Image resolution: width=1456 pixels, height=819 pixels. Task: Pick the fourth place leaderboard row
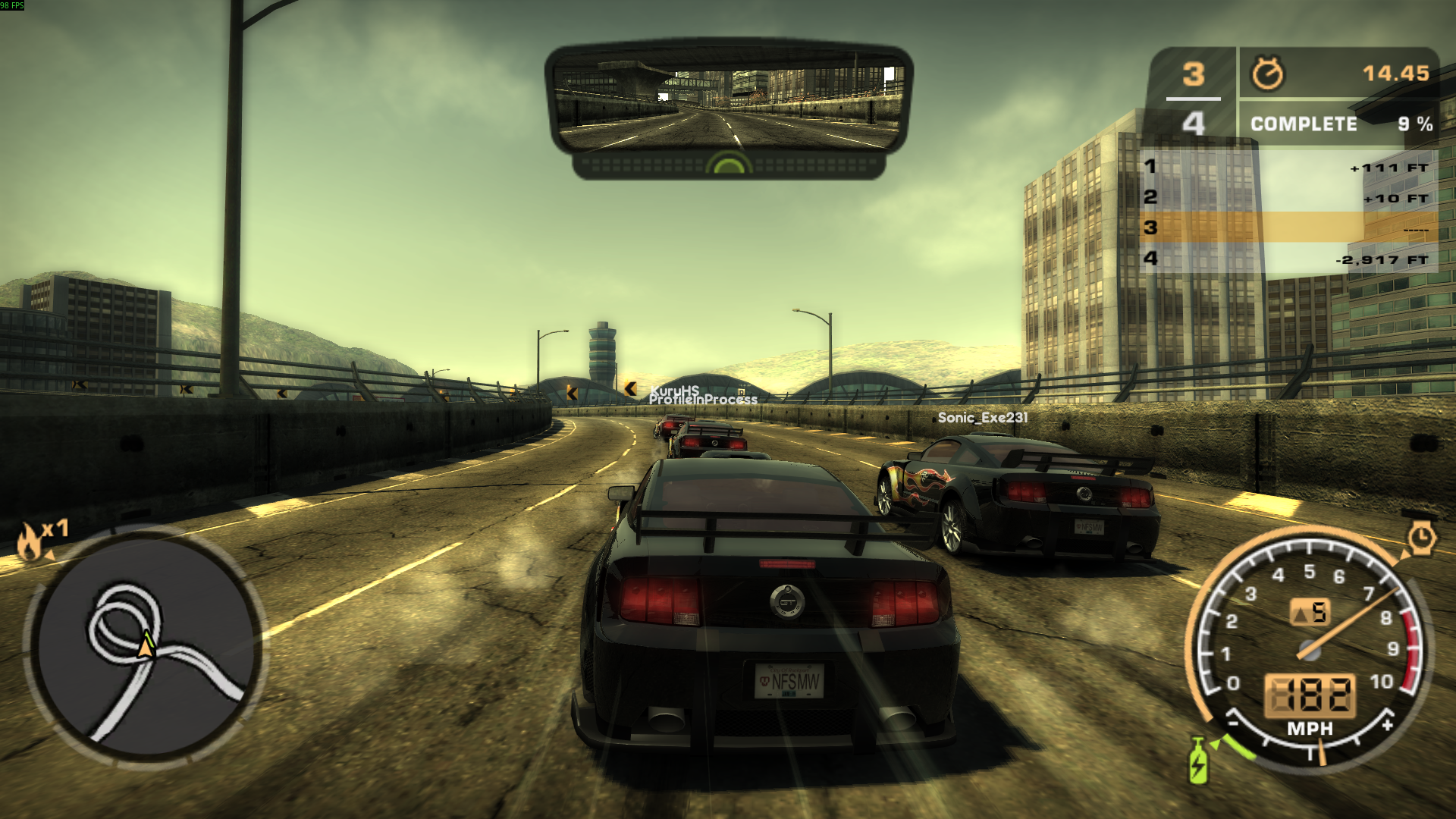coord(1288,259)
